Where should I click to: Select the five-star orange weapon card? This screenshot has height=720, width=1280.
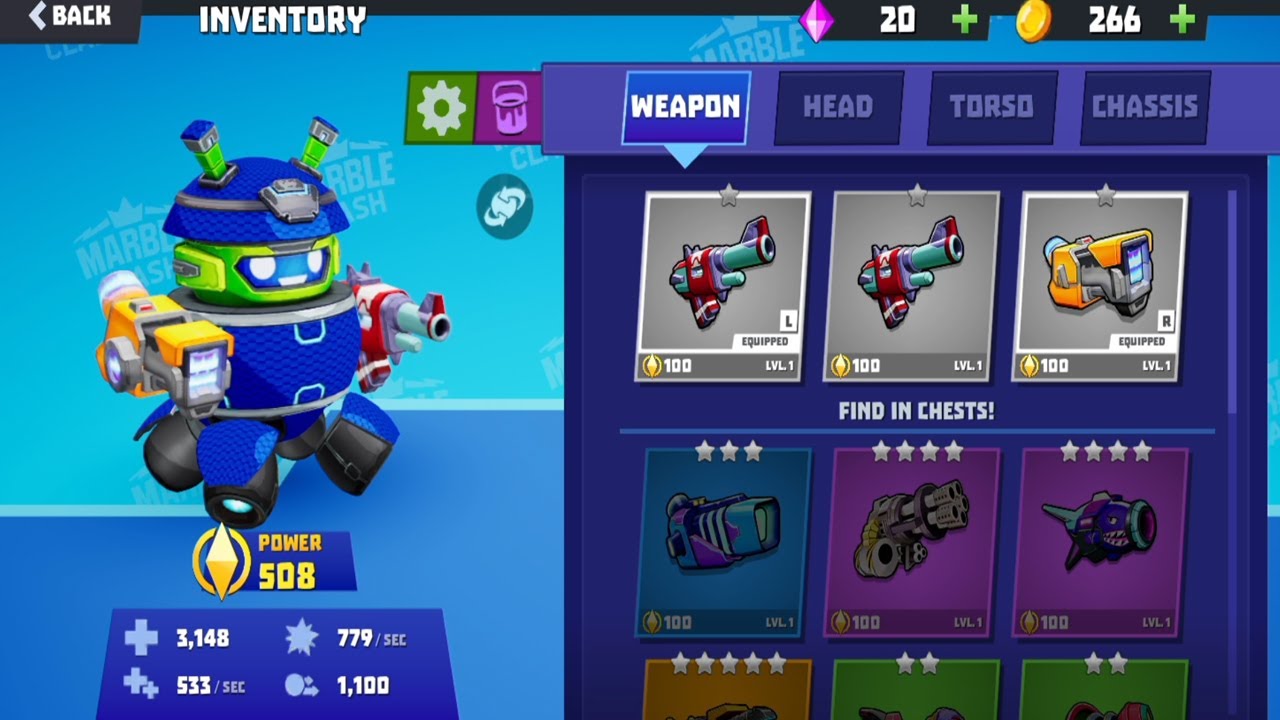pyautogui.click(x=726, y=690)
